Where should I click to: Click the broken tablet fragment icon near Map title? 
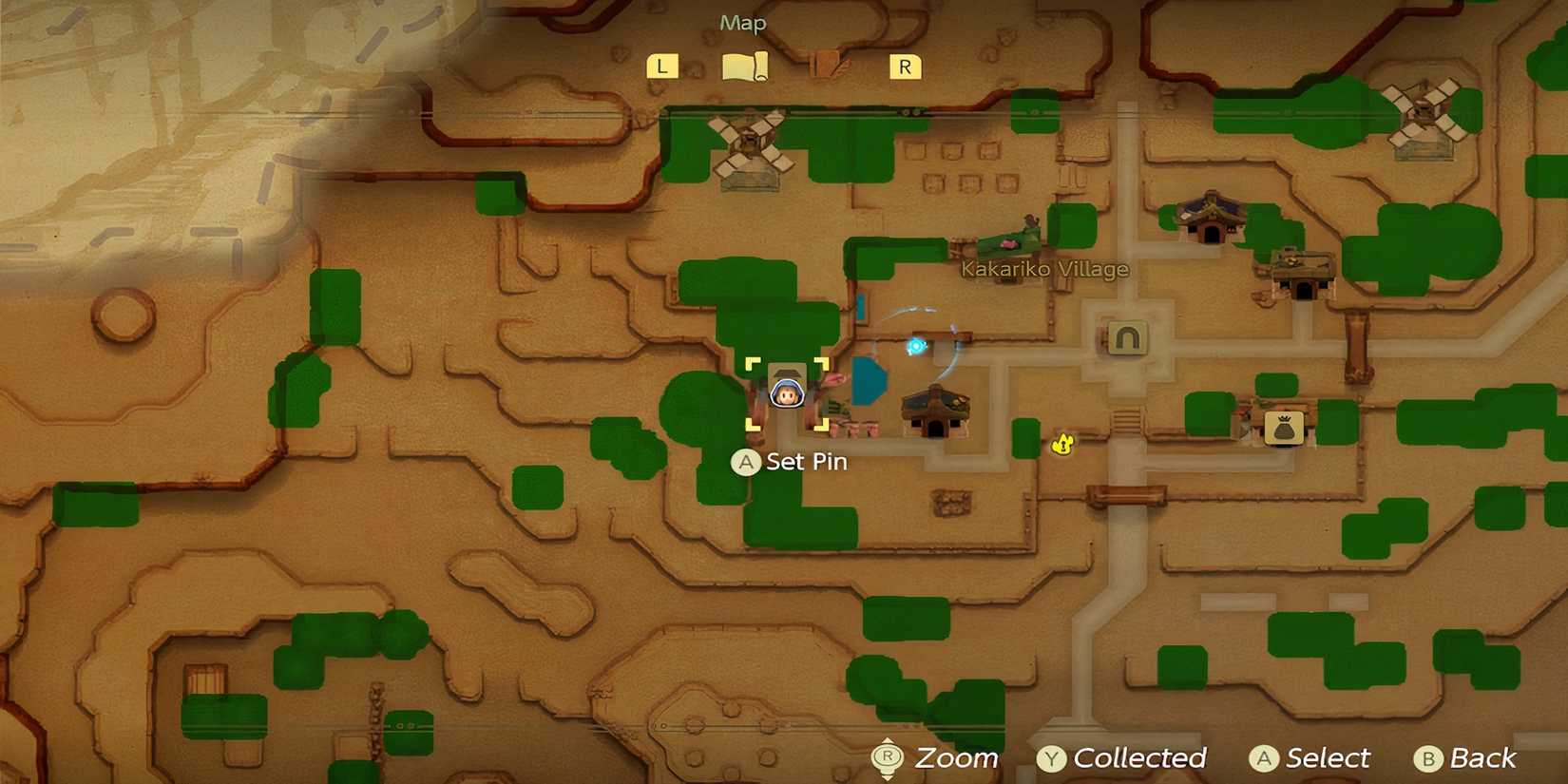826,64
